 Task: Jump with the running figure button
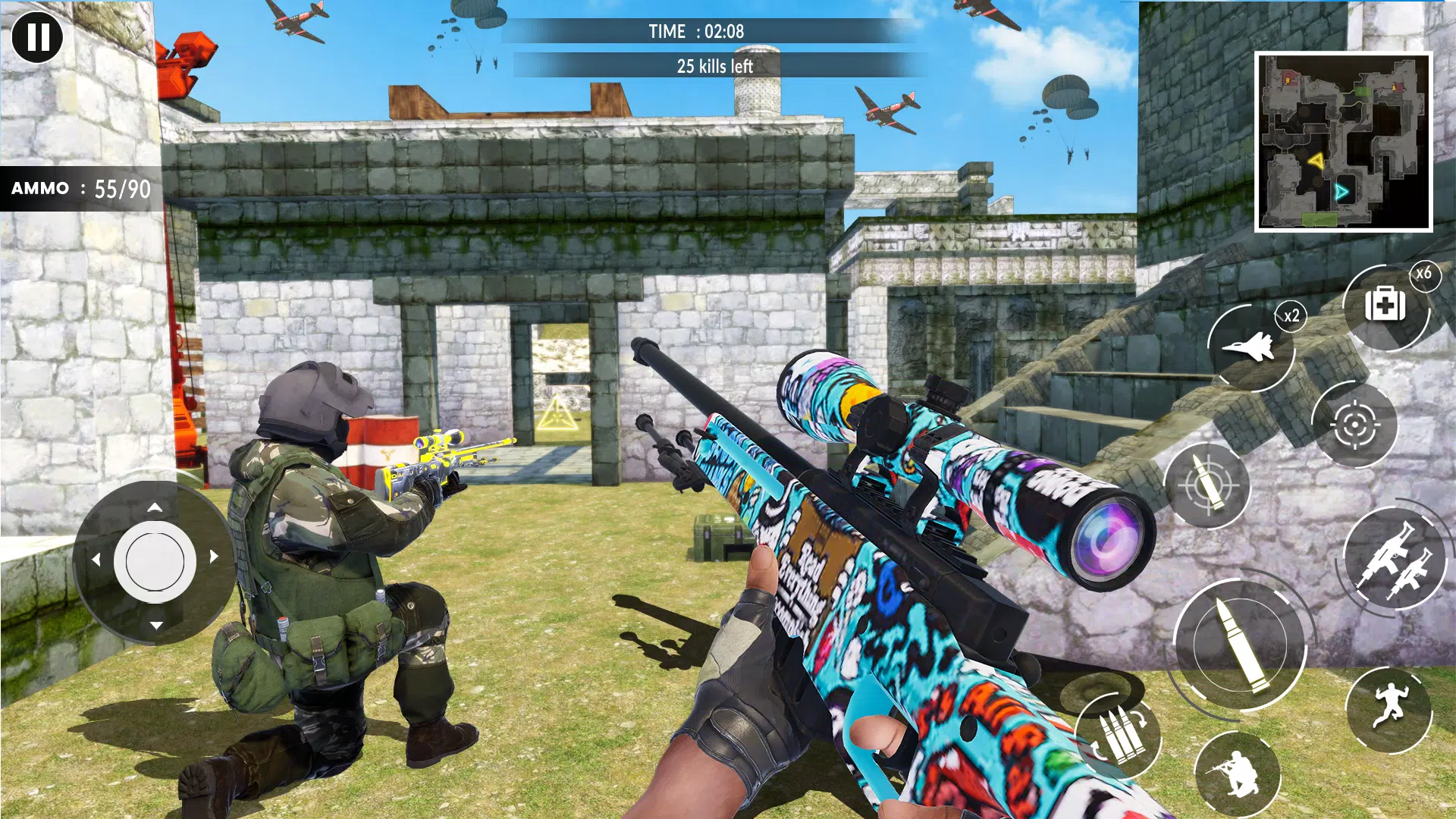pos(1389,709)
